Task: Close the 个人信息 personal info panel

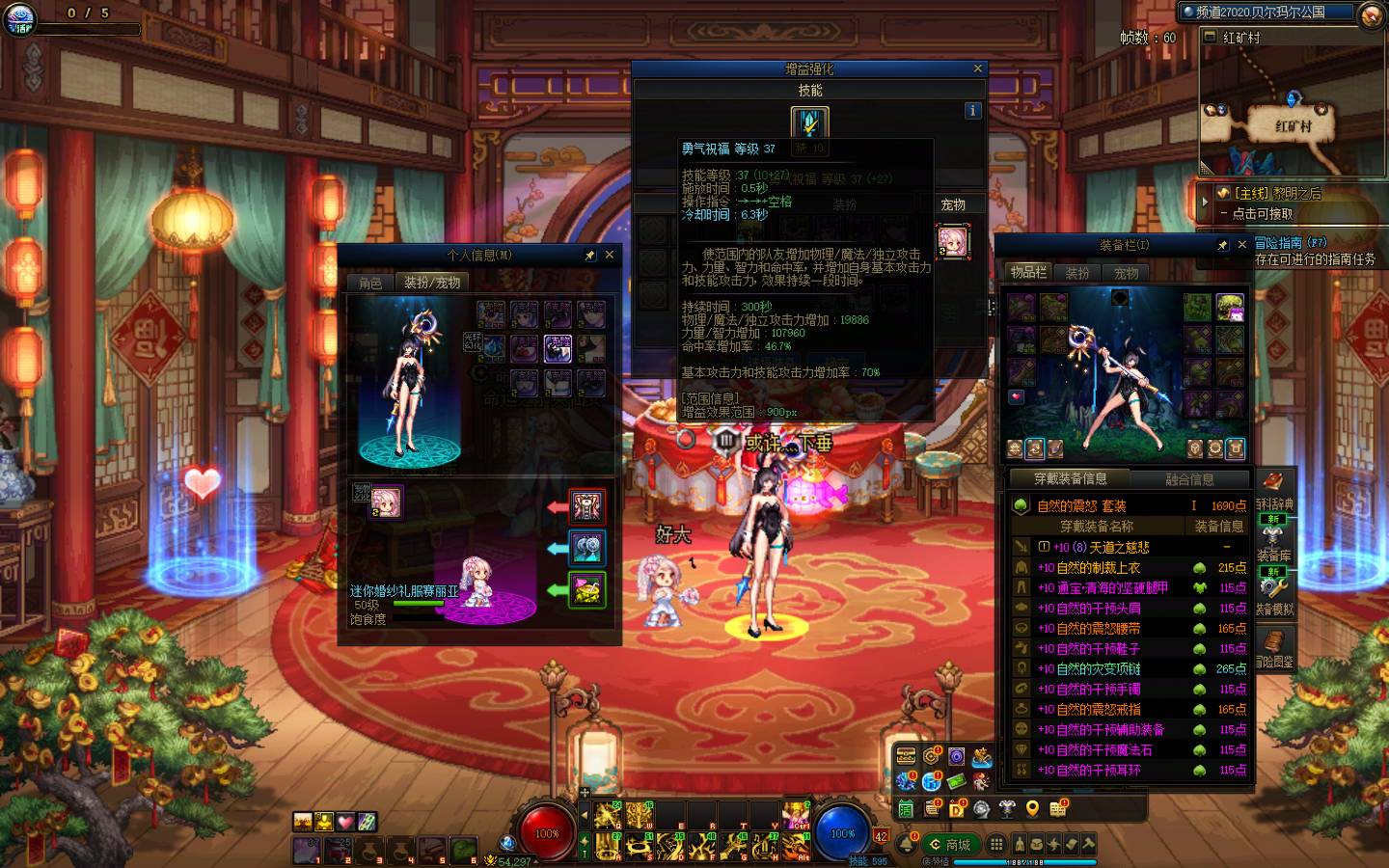Action: 610,256
